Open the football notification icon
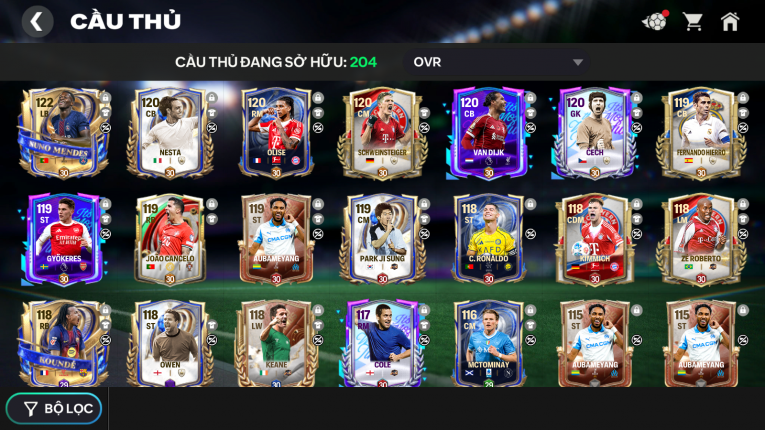This screenshot has width=765, height=430. pyautogui.click(x=654, y=21)
